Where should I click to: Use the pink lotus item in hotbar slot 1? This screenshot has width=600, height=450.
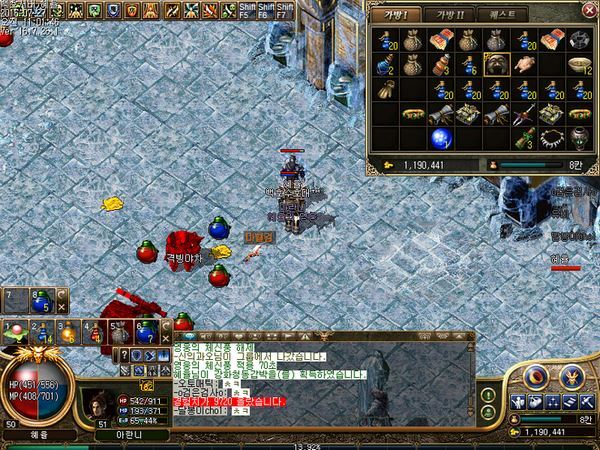point(15,332)
